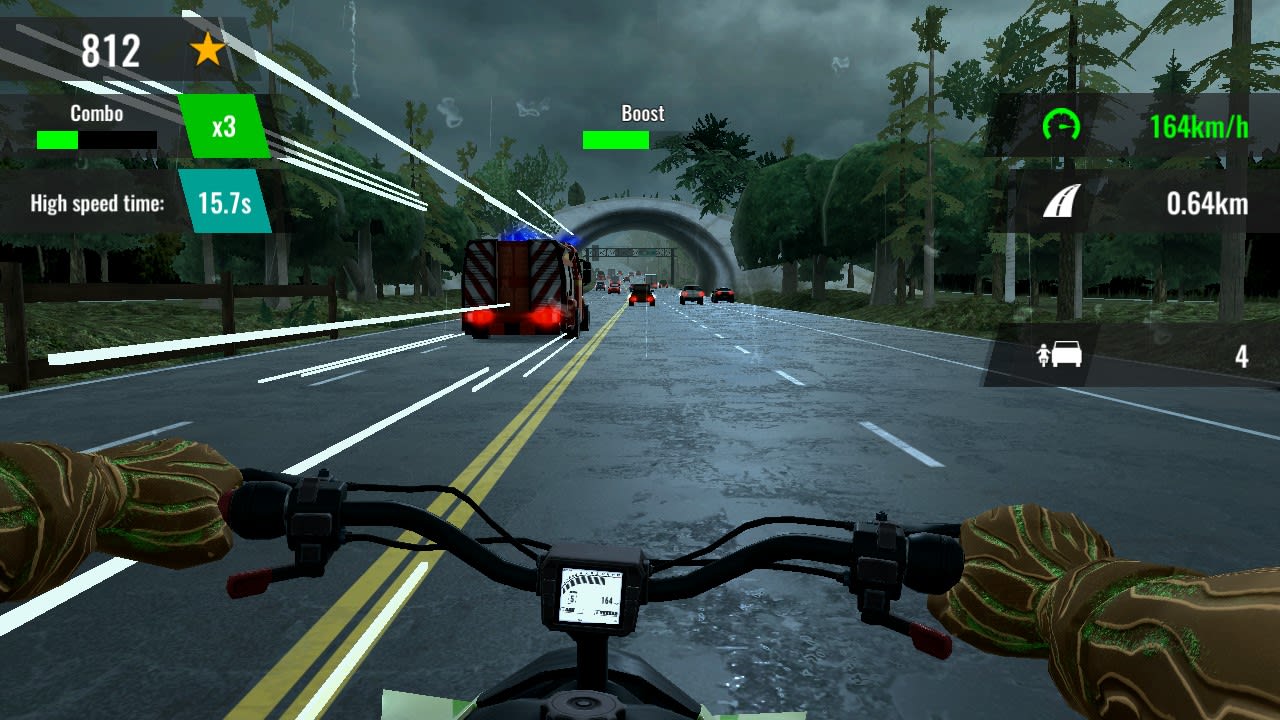Select the gold star icon near the score
1280x720 pixels.
click(x=207, y=51)
